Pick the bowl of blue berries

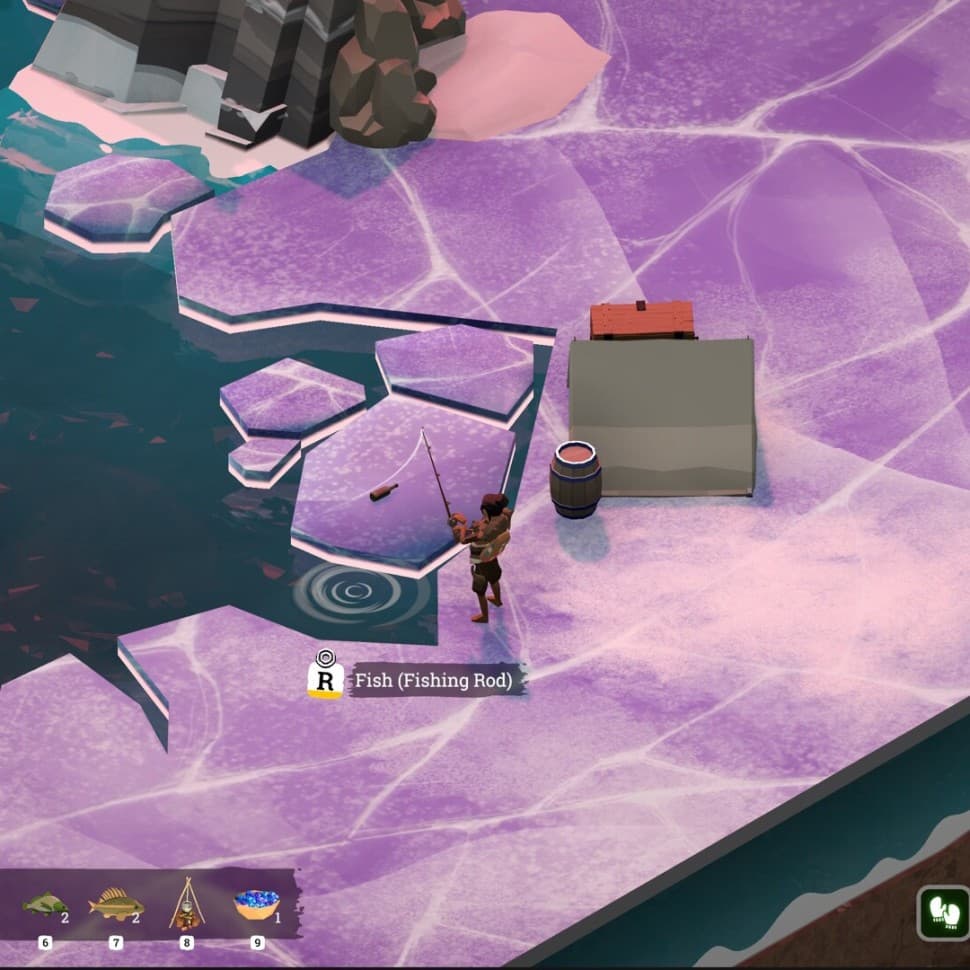tap(256, 905)
